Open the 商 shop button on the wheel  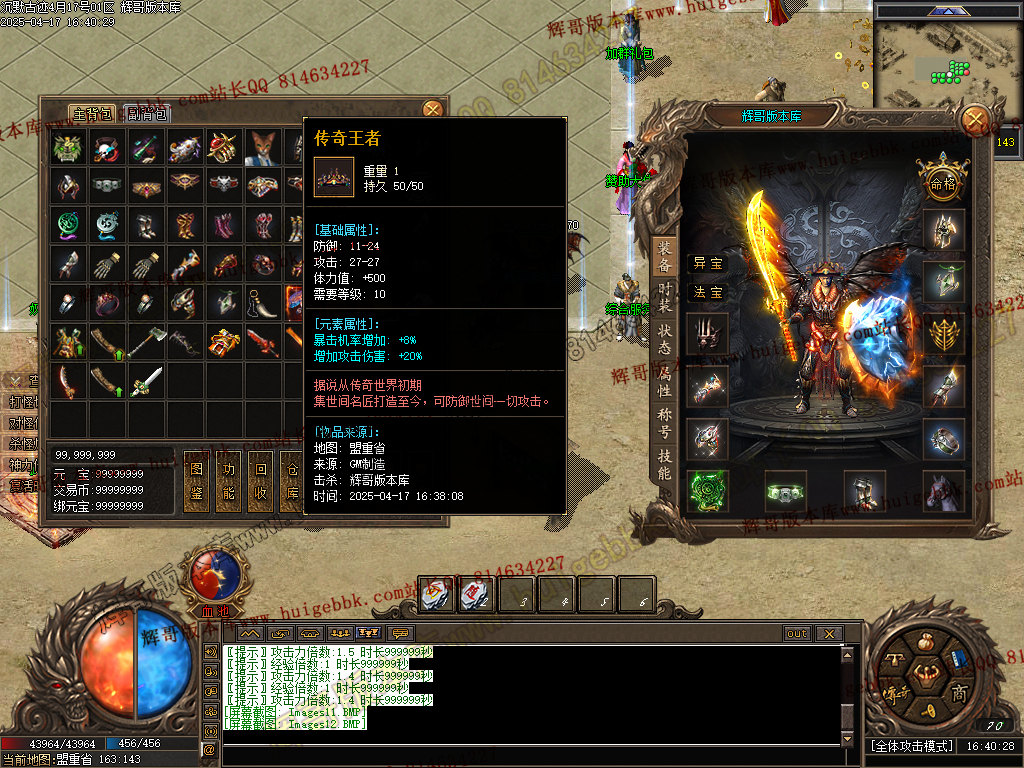959,692
